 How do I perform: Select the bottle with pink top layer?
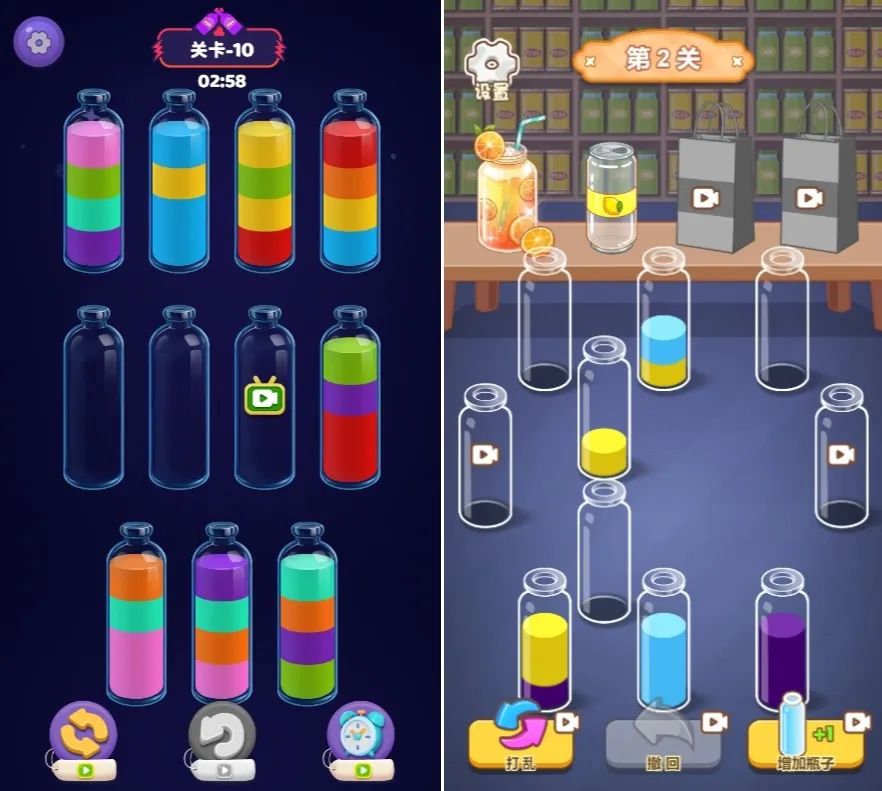[94, 185]
